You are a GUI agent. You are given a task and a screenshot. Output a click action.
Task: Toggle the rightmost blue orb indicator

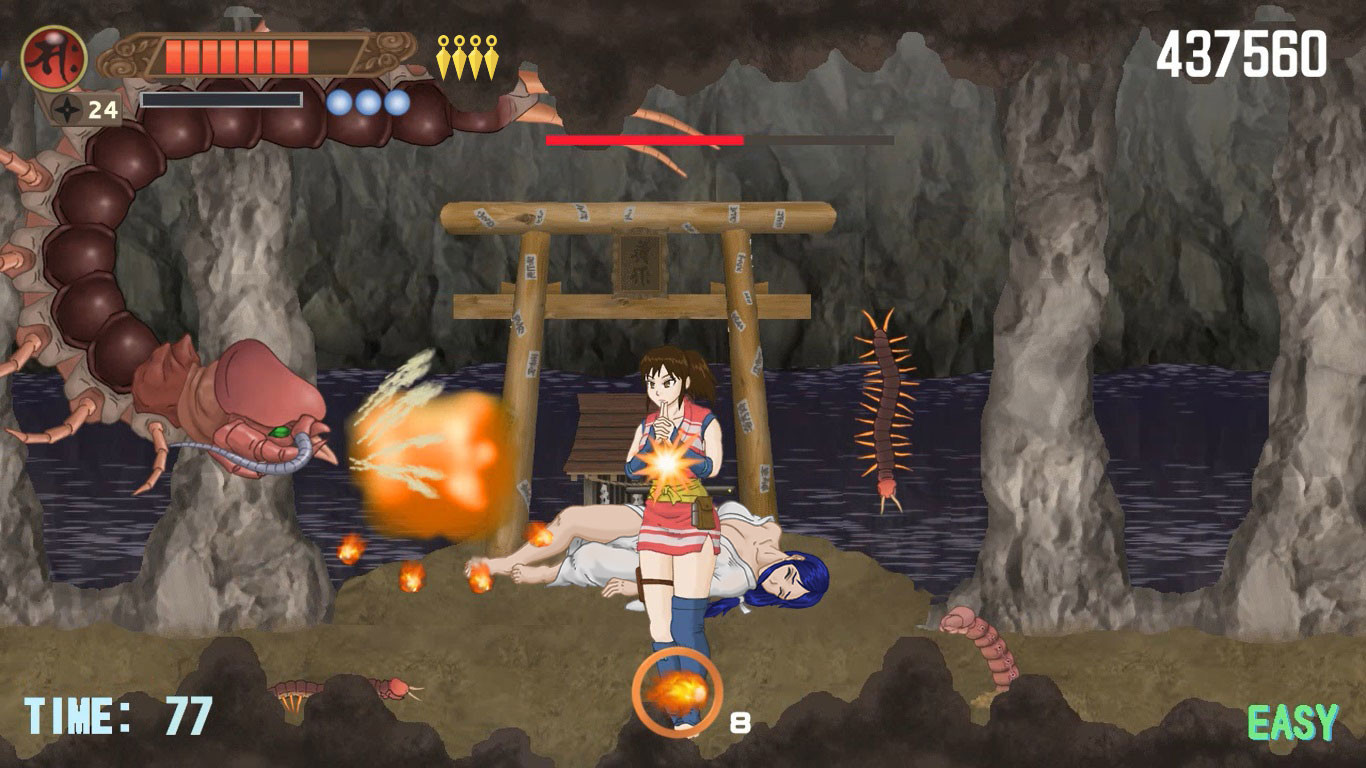pyautogui.click(x=394, y=103)
